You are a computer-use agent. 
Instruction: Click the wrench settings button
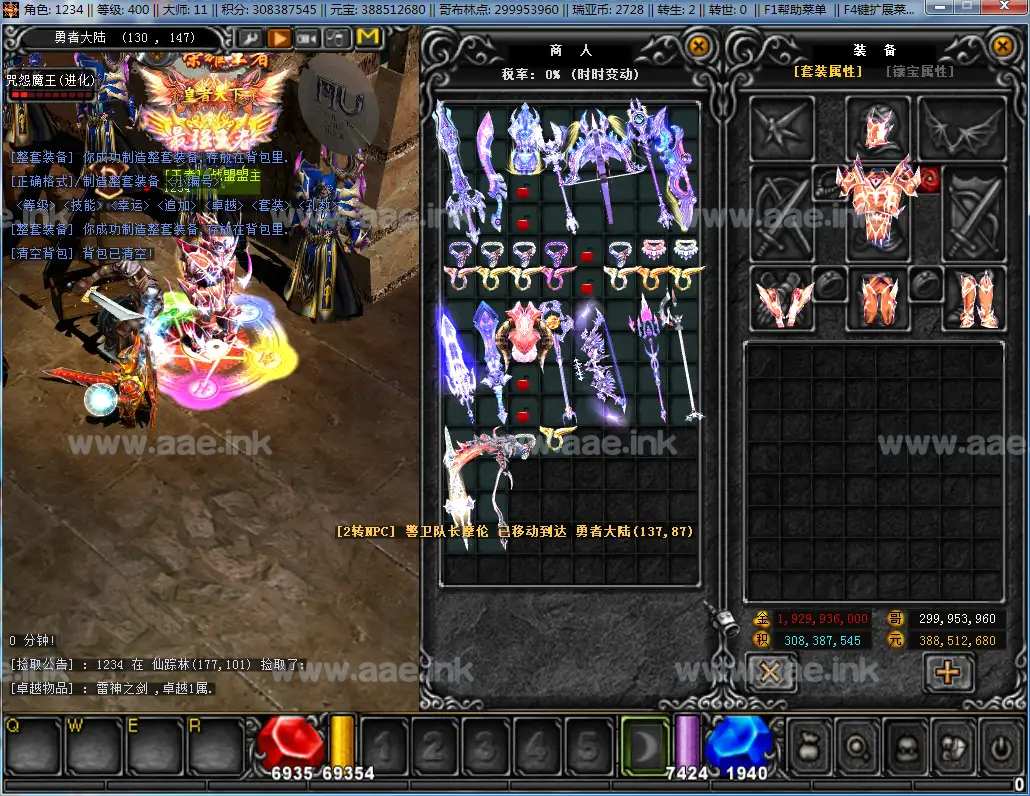tap(250, 38)
